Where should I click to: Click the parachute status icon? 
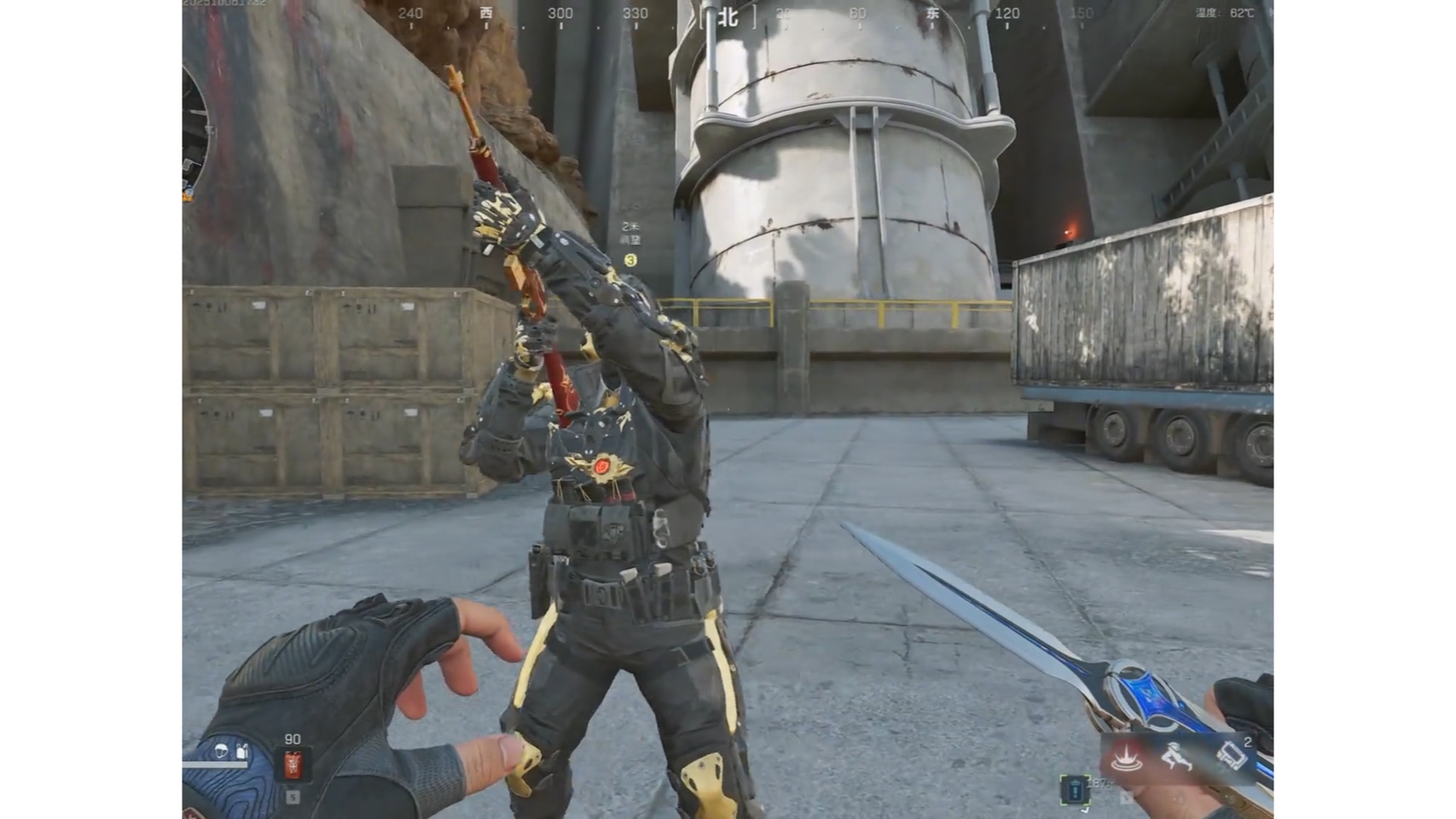[x=221, y=751]
